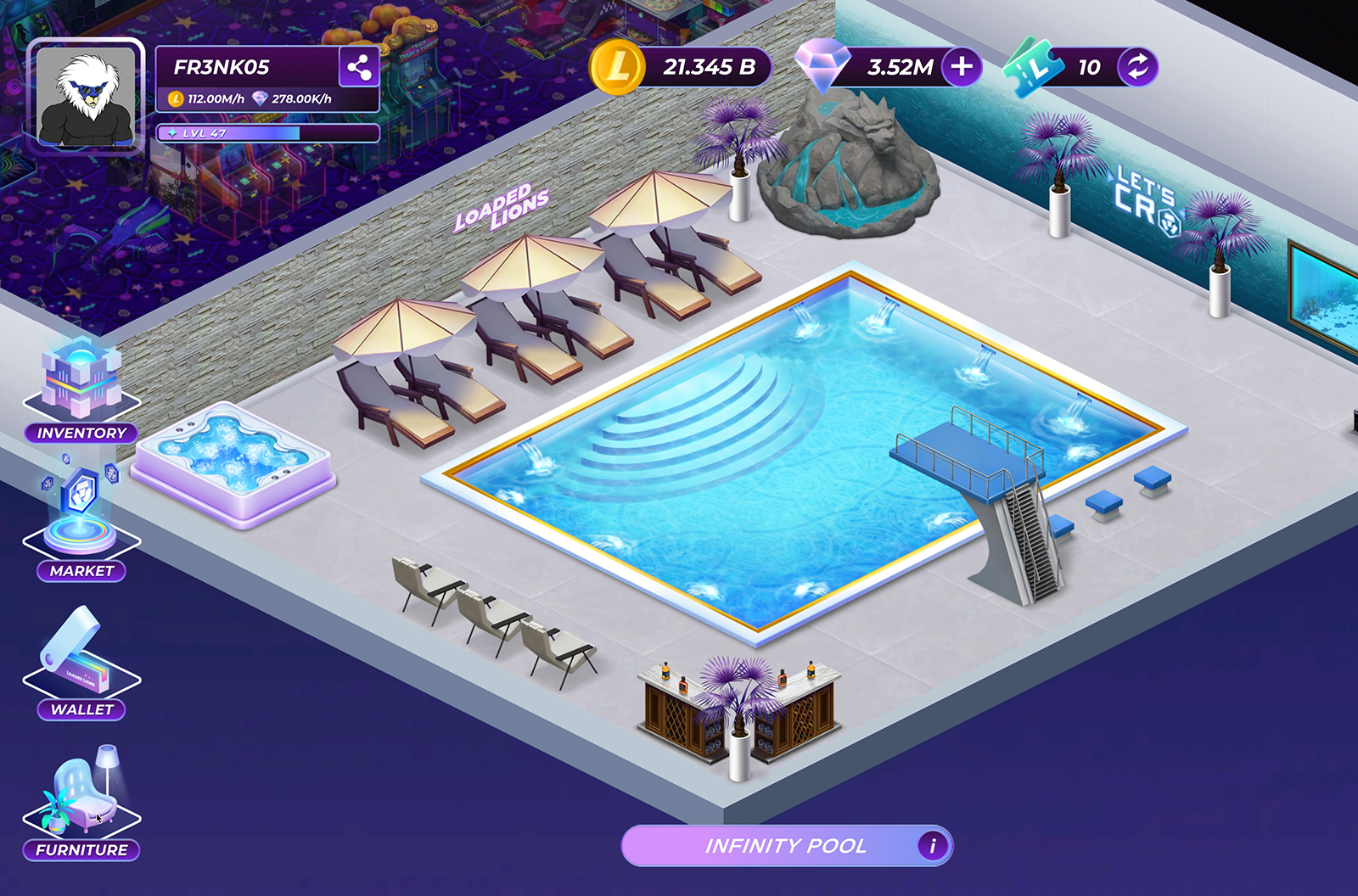Click the green ticket icon
The height and width of the screenshot is (896, 1358).
(x=1033, y=67)
